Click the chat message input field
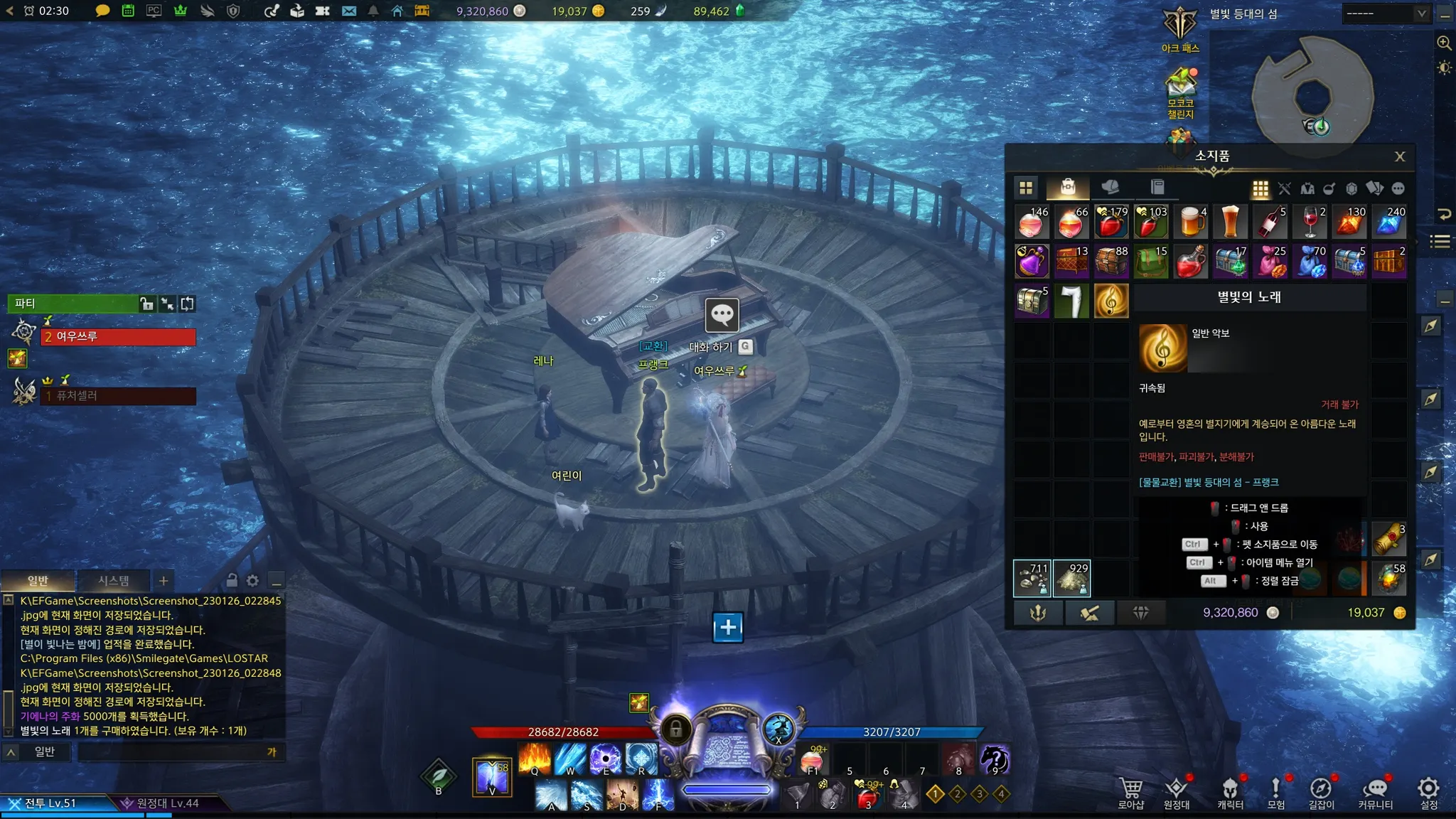 171,752
